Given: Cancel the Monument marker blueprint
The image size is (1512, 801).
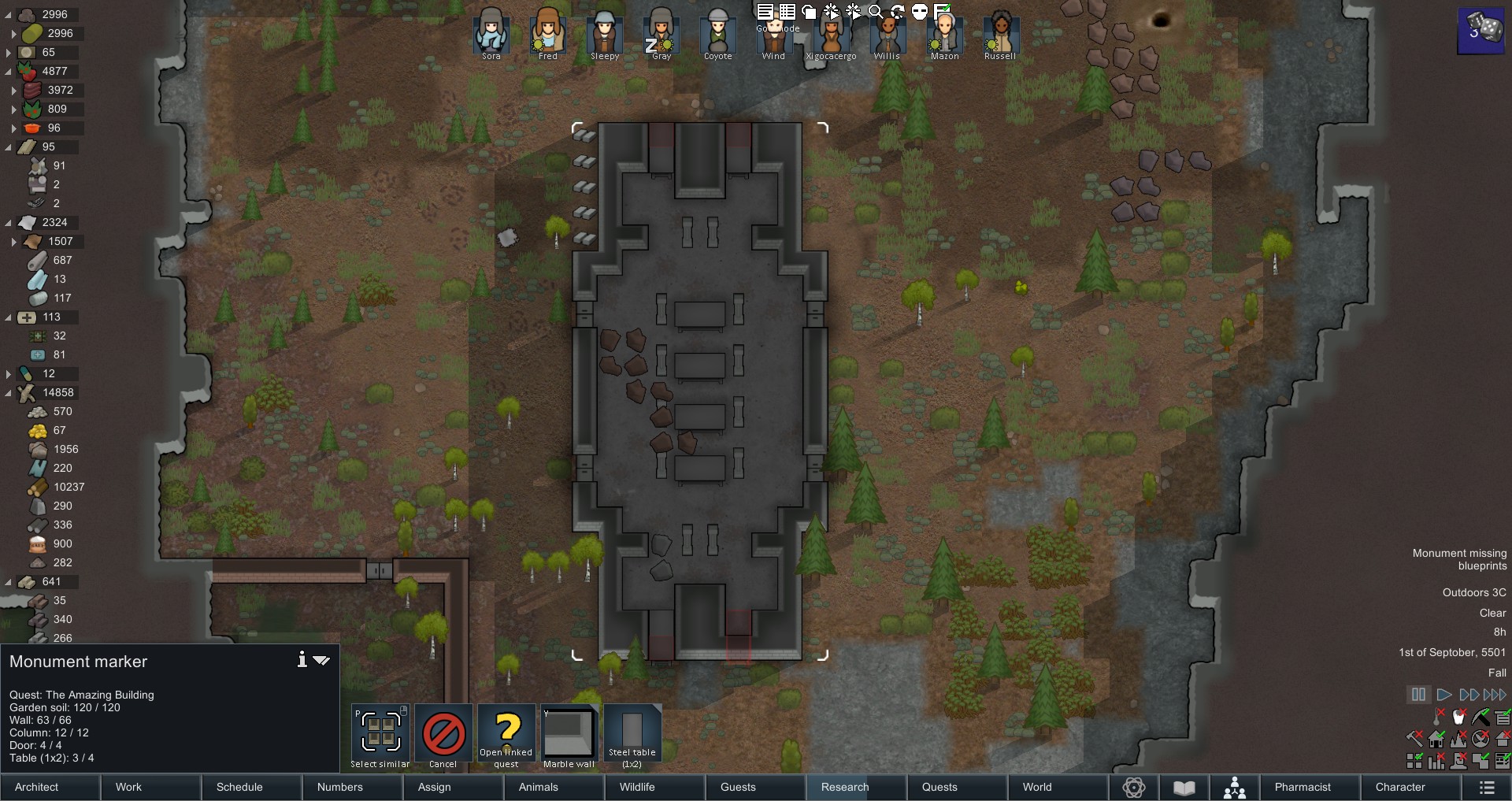Looking at the screenshot, I should pyautogui.click(x=443, y=732).
